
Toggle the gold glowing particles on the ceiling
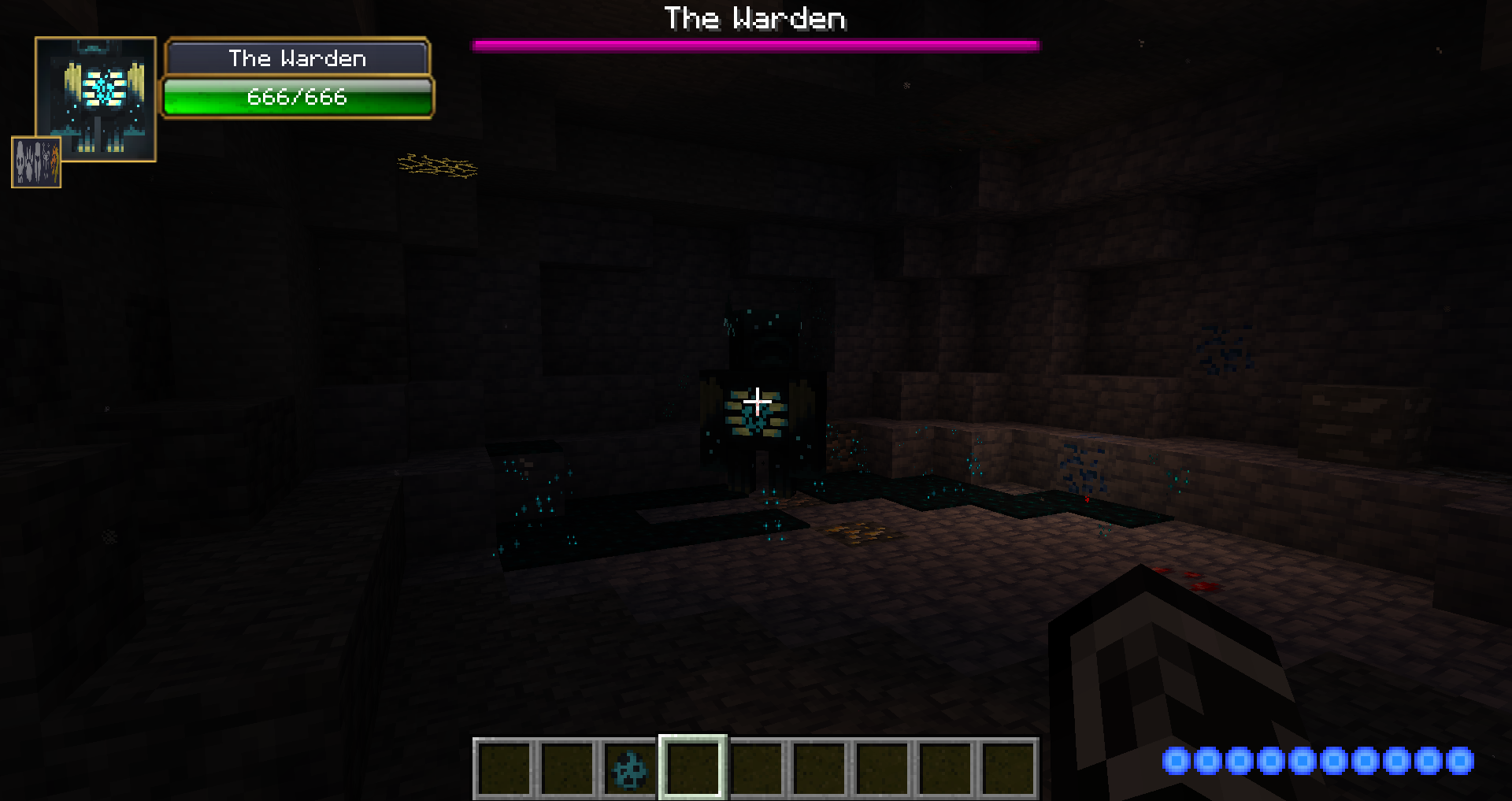pos(438,167)
